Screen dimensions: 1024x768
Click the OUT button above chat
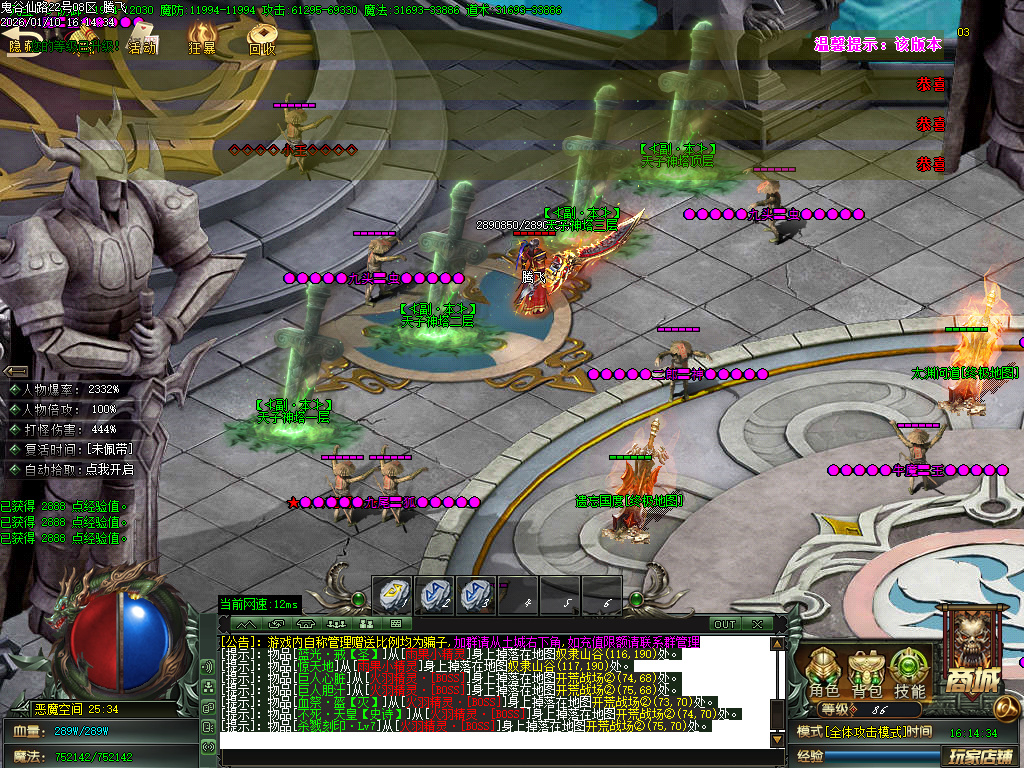pyautogui.click(x=724, y=624)
